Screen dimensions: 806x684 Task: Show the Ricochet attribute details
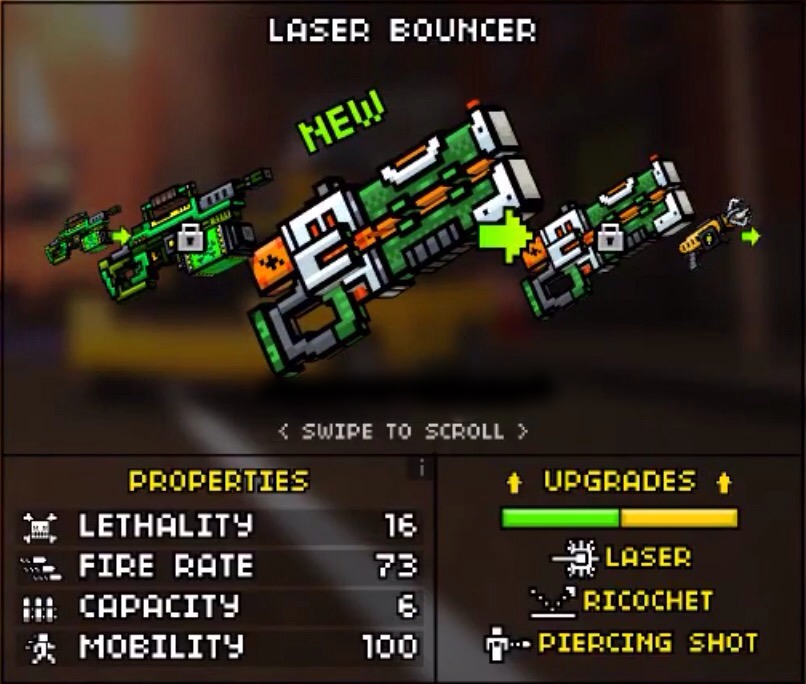(x=620, y=600)
